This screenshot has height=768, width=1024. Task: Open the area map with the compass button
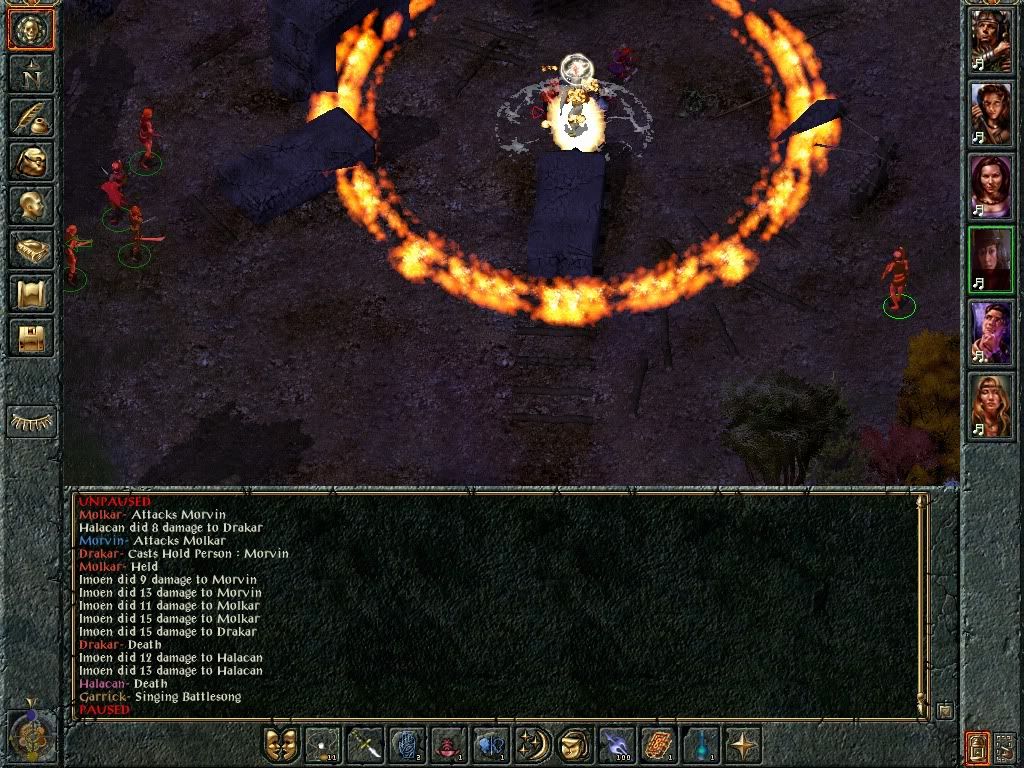(x=31, y=73)
